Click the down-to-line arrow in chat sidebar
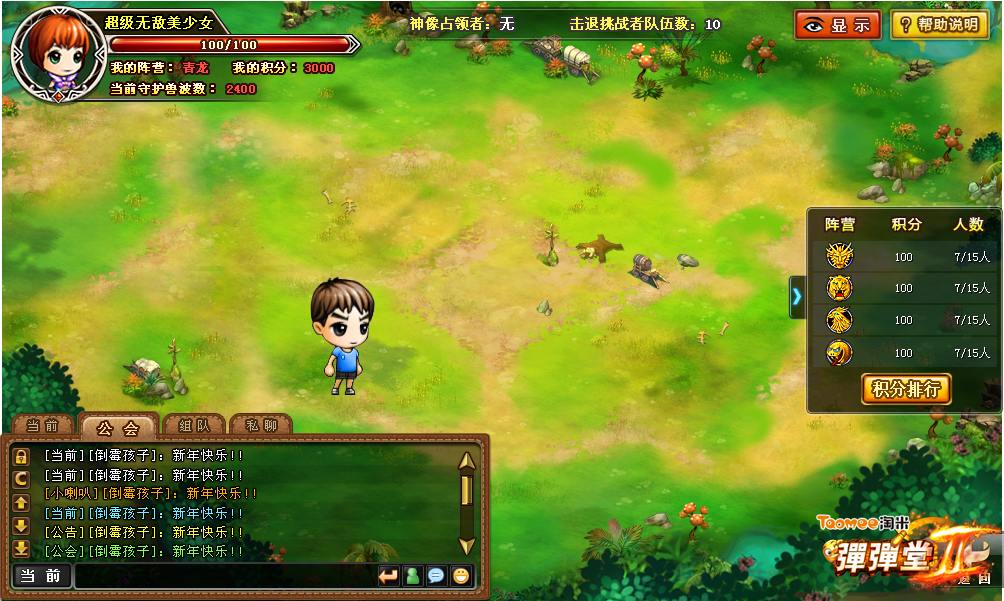The image size is (1004, 601). [20, 548]
